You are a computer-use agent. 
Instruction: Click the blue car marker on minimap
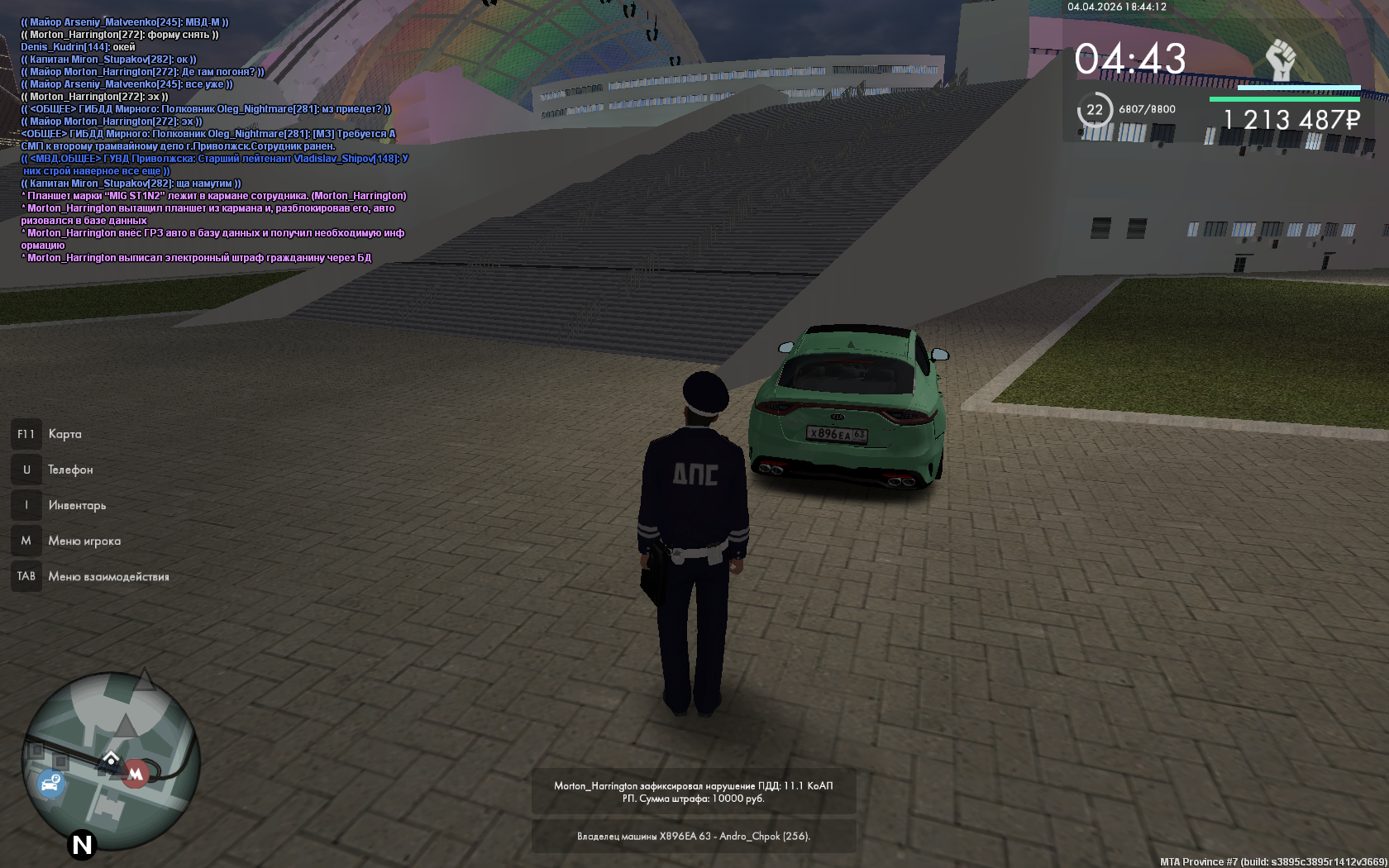[50, 782]
